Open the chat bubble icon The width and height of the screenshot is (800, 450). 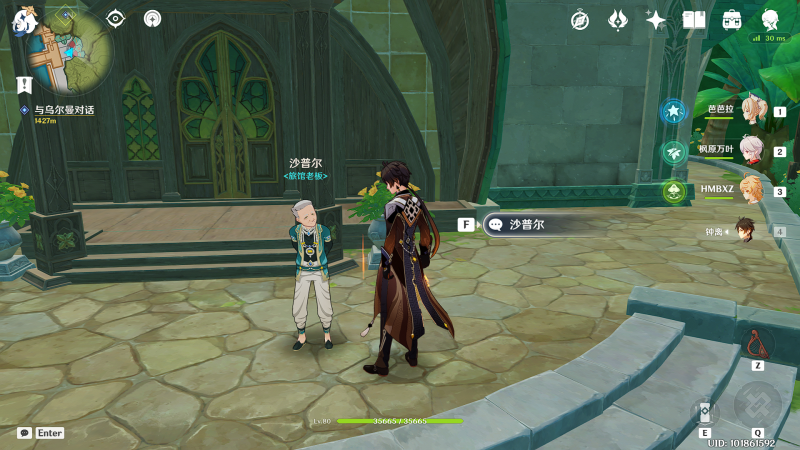click(24, 433)
